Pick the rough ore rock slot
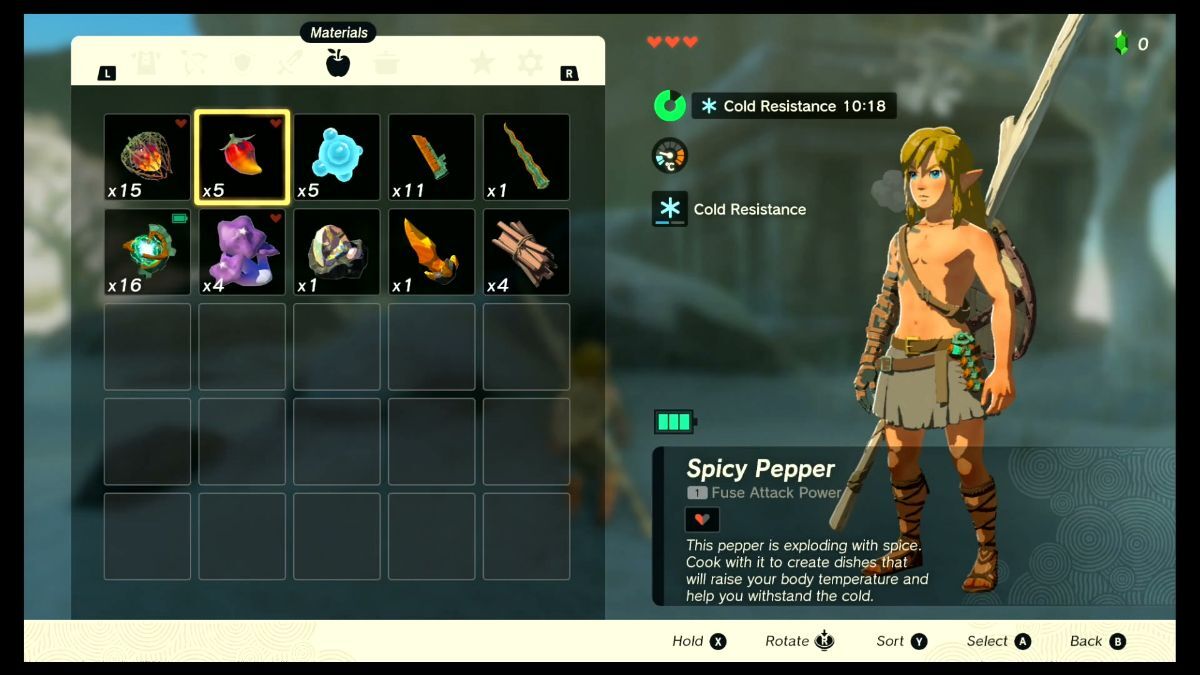This screenshot has width=1200, height=675. [x=337, y=252]
